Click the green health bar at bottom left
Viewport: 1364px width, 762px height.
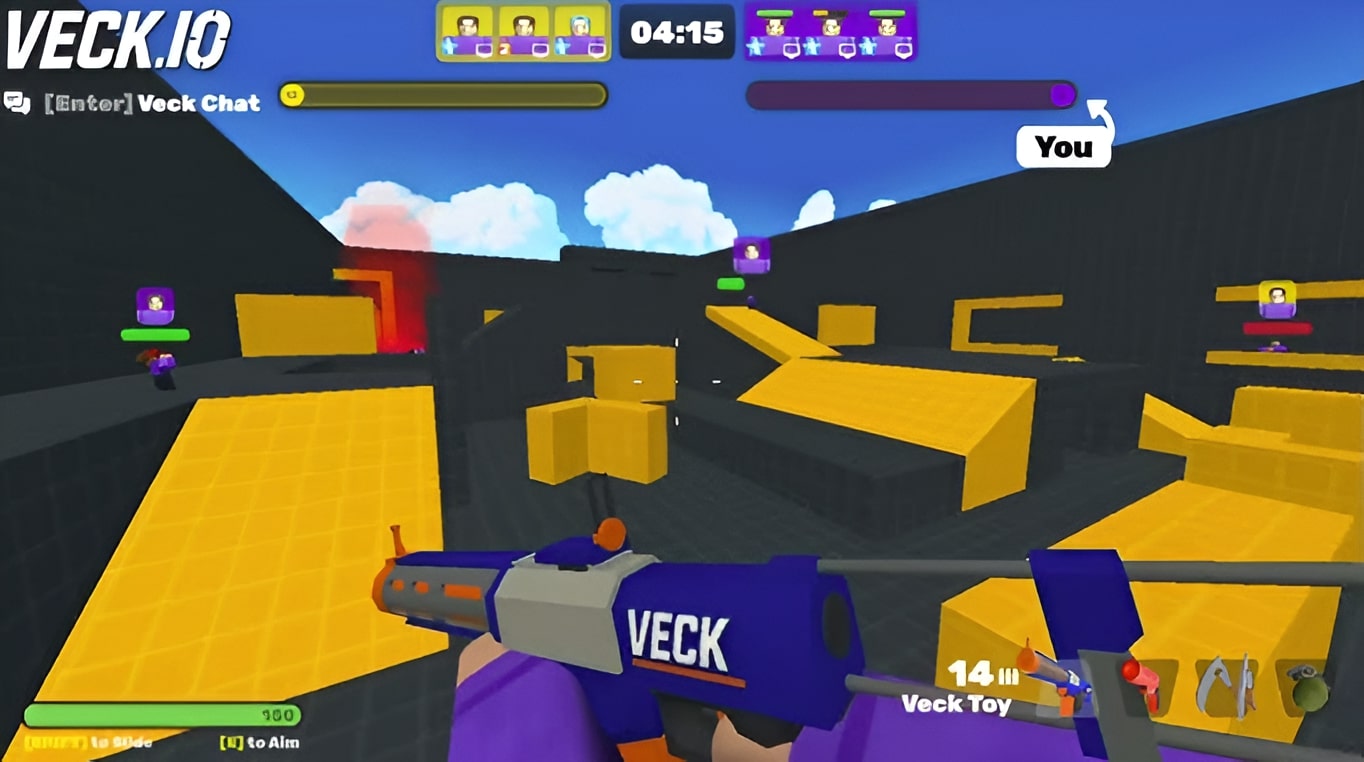(x=160, y=715)
